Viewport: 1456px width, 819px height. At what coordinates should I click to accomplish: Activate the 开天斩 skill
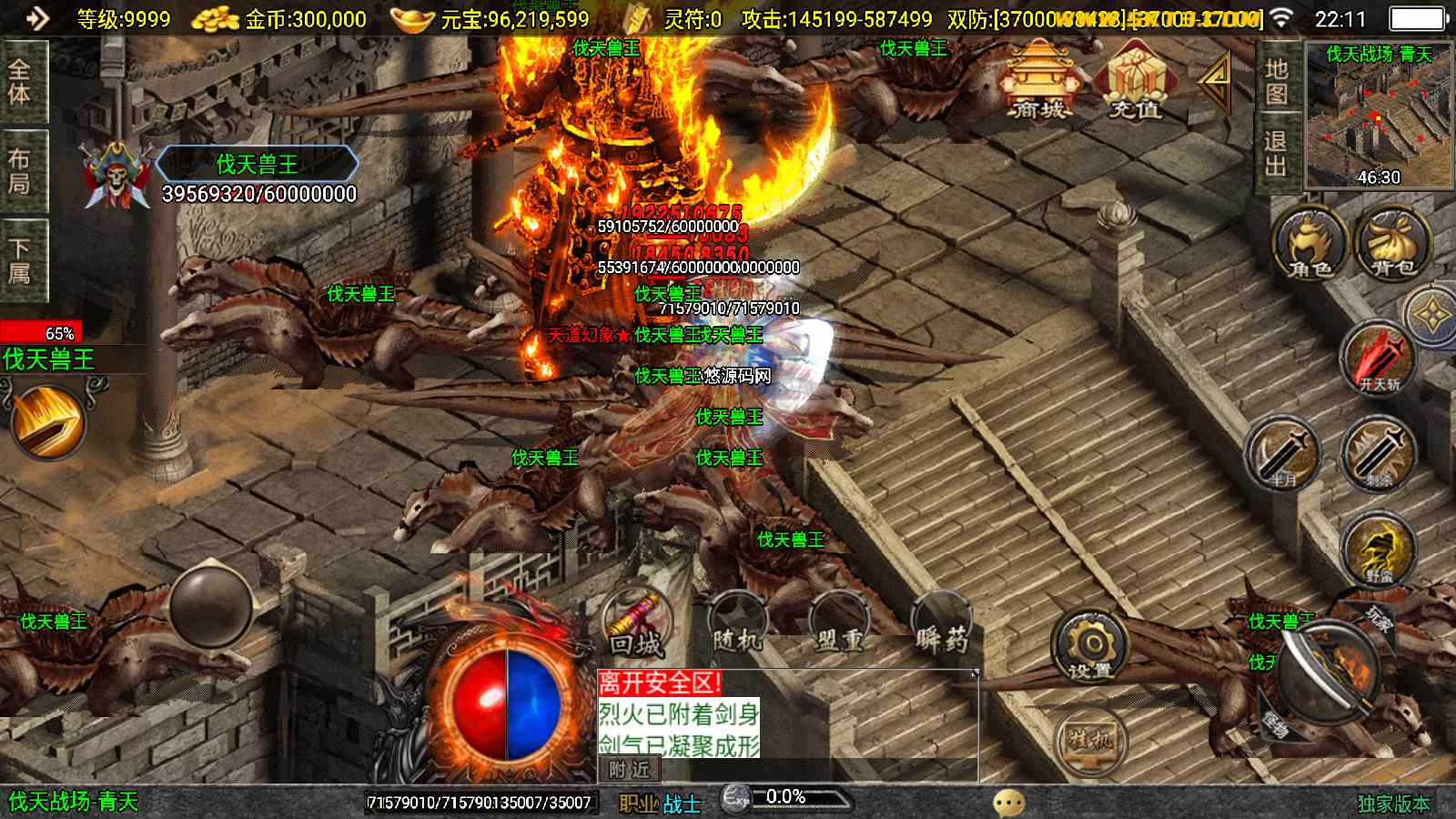(1379, 358)
